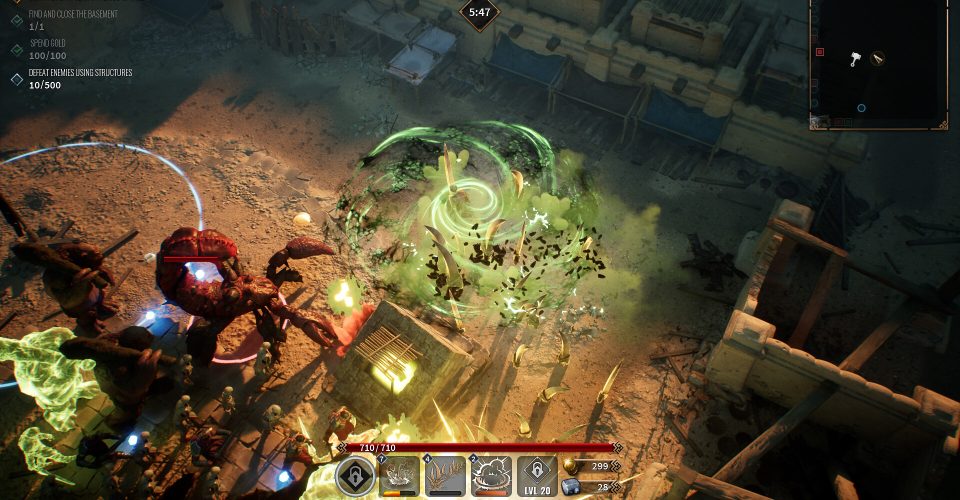This screenshot has height=500, width=960.
Task: Select the hammer marker on minimap
Action: coord(855,59)
